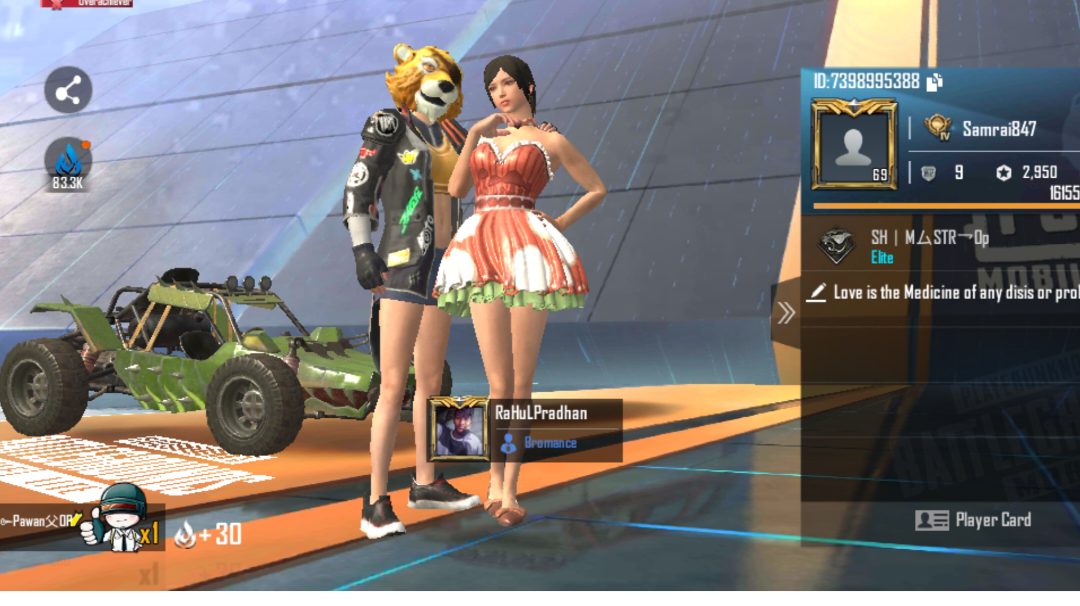This screenshot has width=1080, height=606.
Task: Collapse the profile panel with double-arrow
Action: tap(786, 313)
